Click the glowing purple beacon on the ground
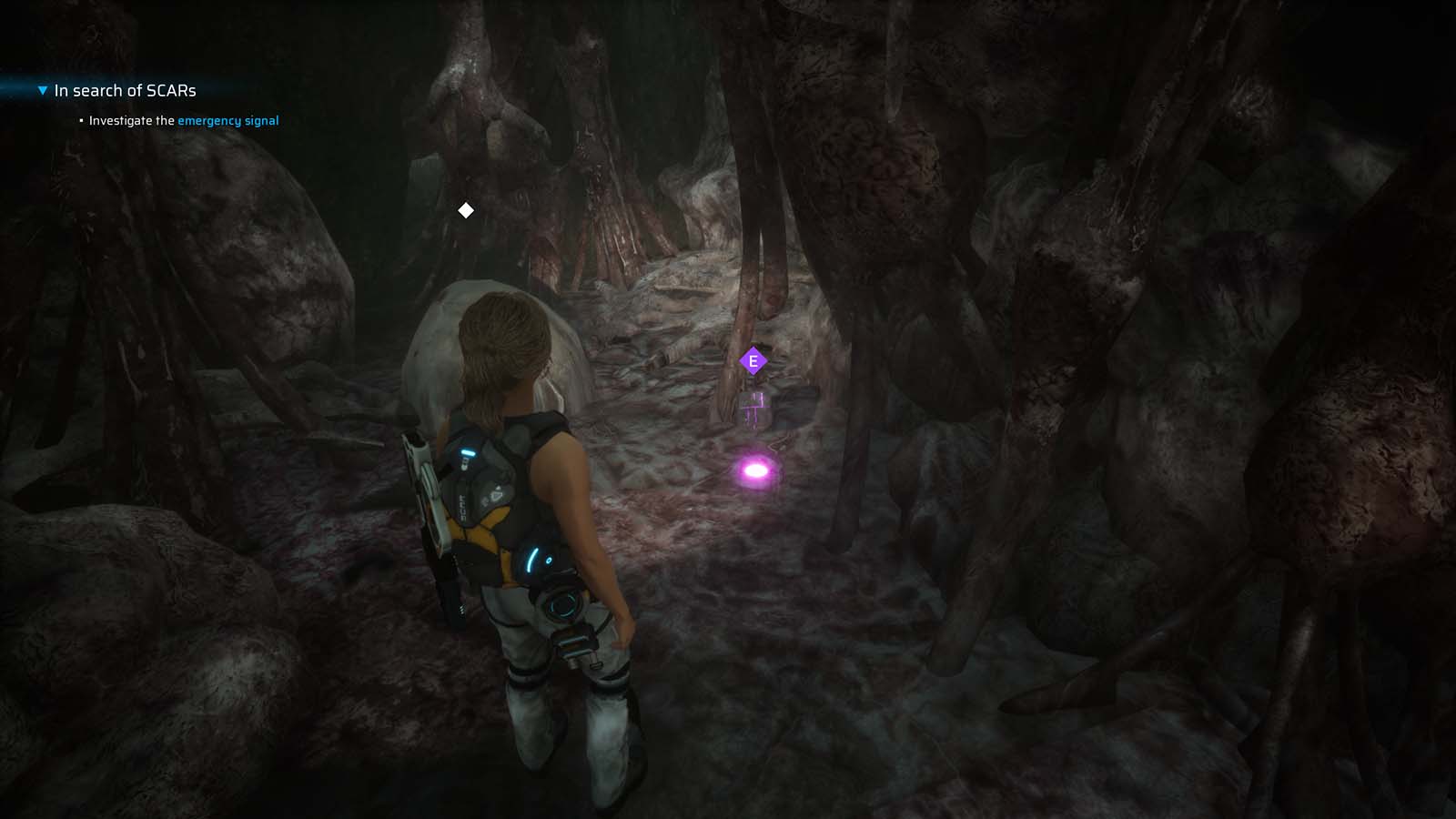This screenshot has height=819, width=1456. click(758, 469)
